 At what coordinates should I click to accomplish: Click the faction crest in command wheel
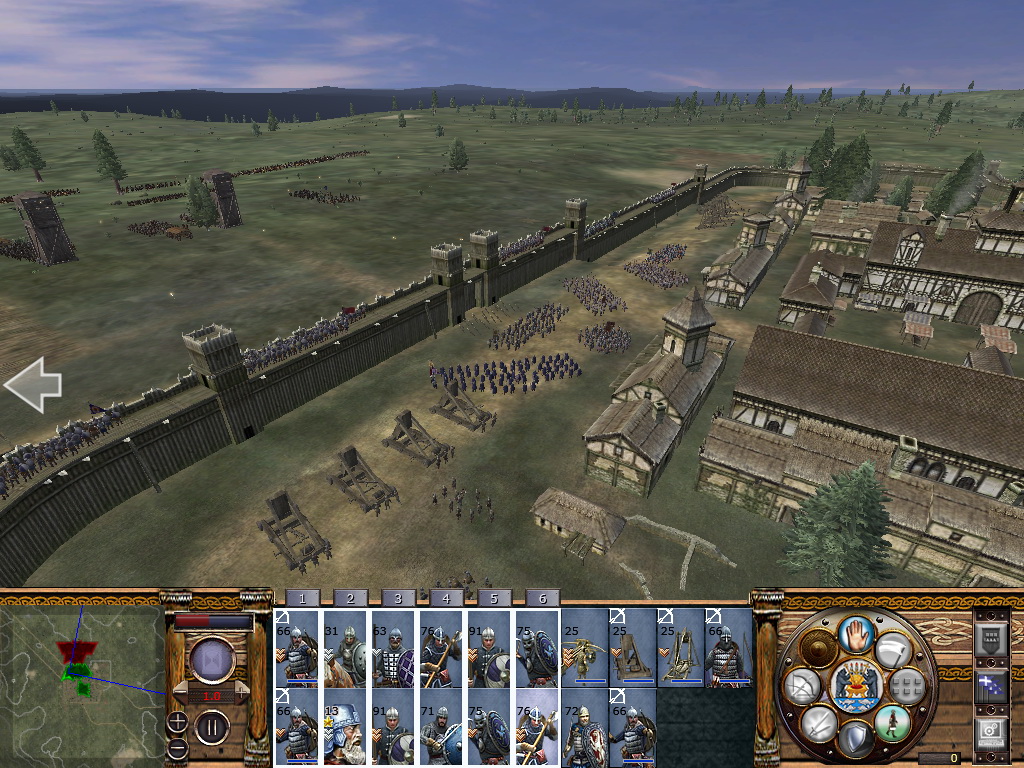[x=855, y=686]
